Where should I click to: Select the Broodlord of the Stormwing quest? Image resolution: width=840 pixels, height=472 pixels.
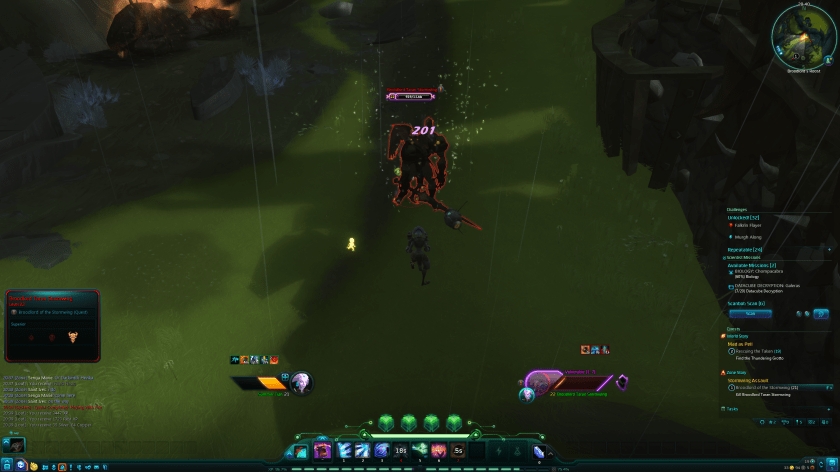click(766, 387)
